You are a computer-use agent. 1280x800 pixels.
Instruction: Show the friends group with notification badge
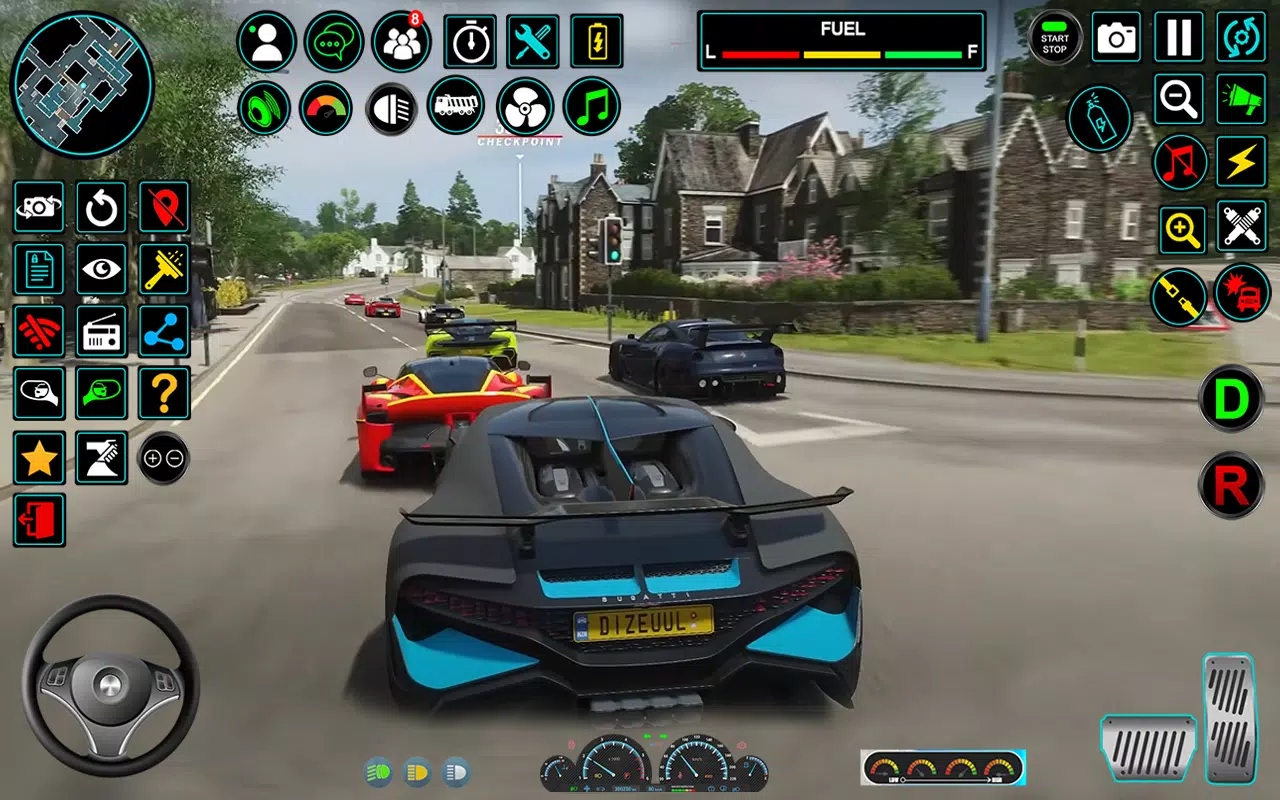point(401,42)
